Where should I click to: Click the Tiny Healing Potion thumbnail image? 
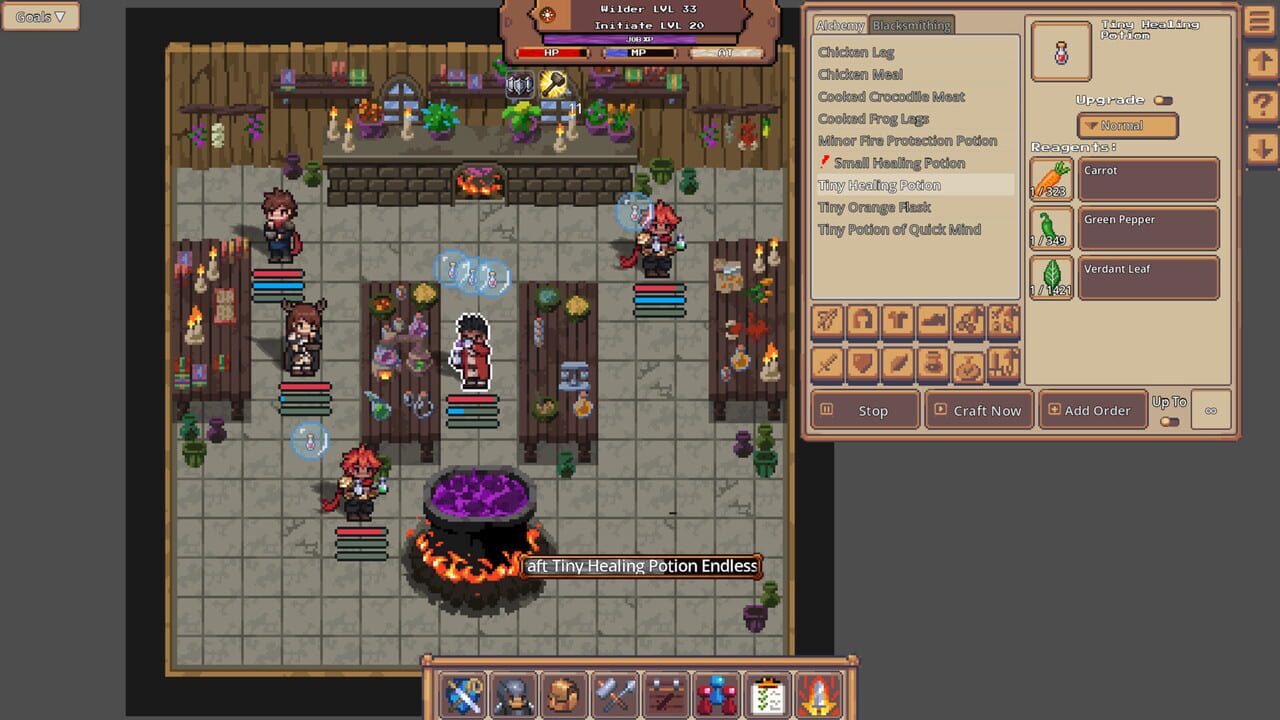[x=1059, y=53]
